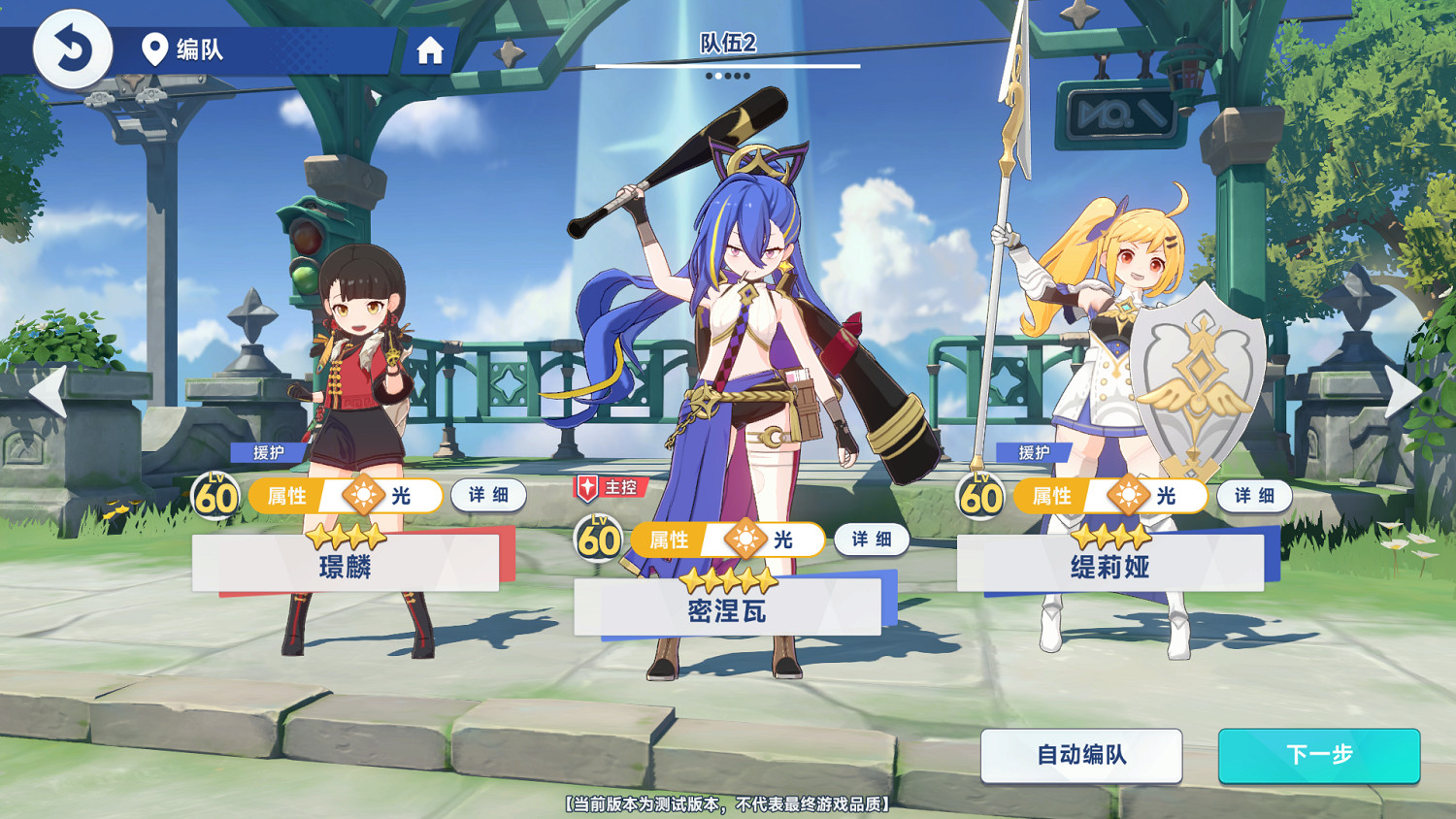Select the 缇莉娅 support character card
1456x819 pixels.
pos(1110,563)
